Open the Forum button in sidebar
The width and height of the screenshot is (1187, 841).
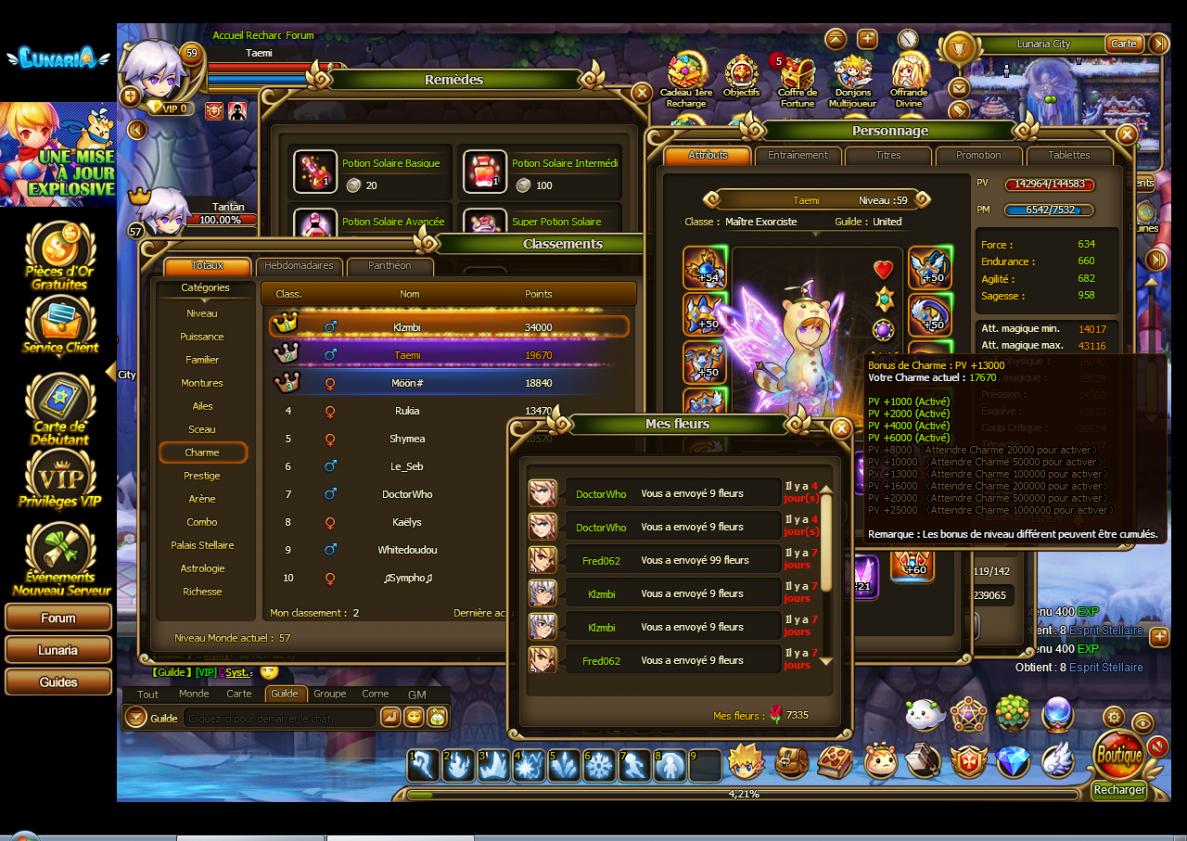click(57, 619)
